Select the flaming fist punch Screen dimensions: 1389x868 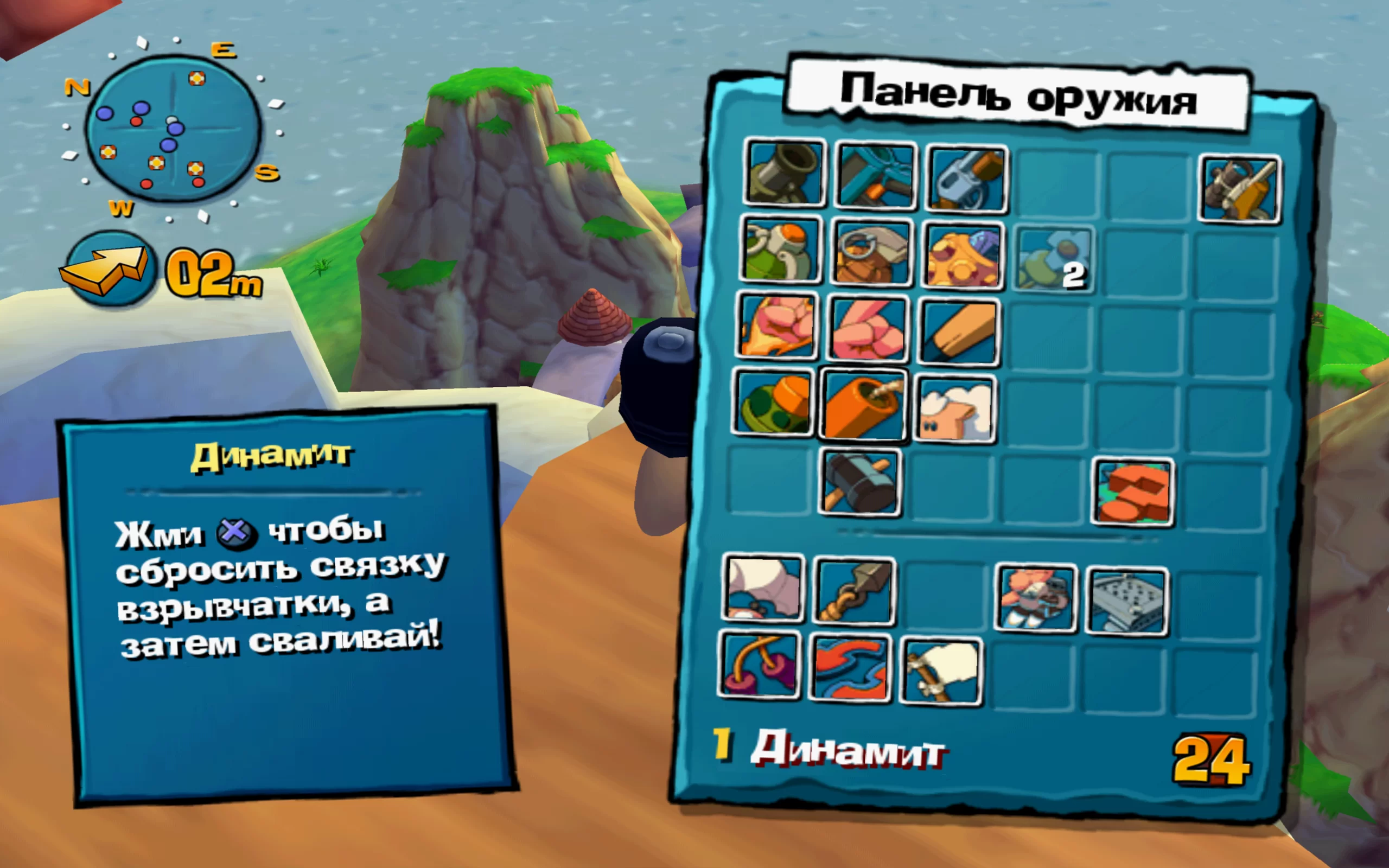click(777, 325)
